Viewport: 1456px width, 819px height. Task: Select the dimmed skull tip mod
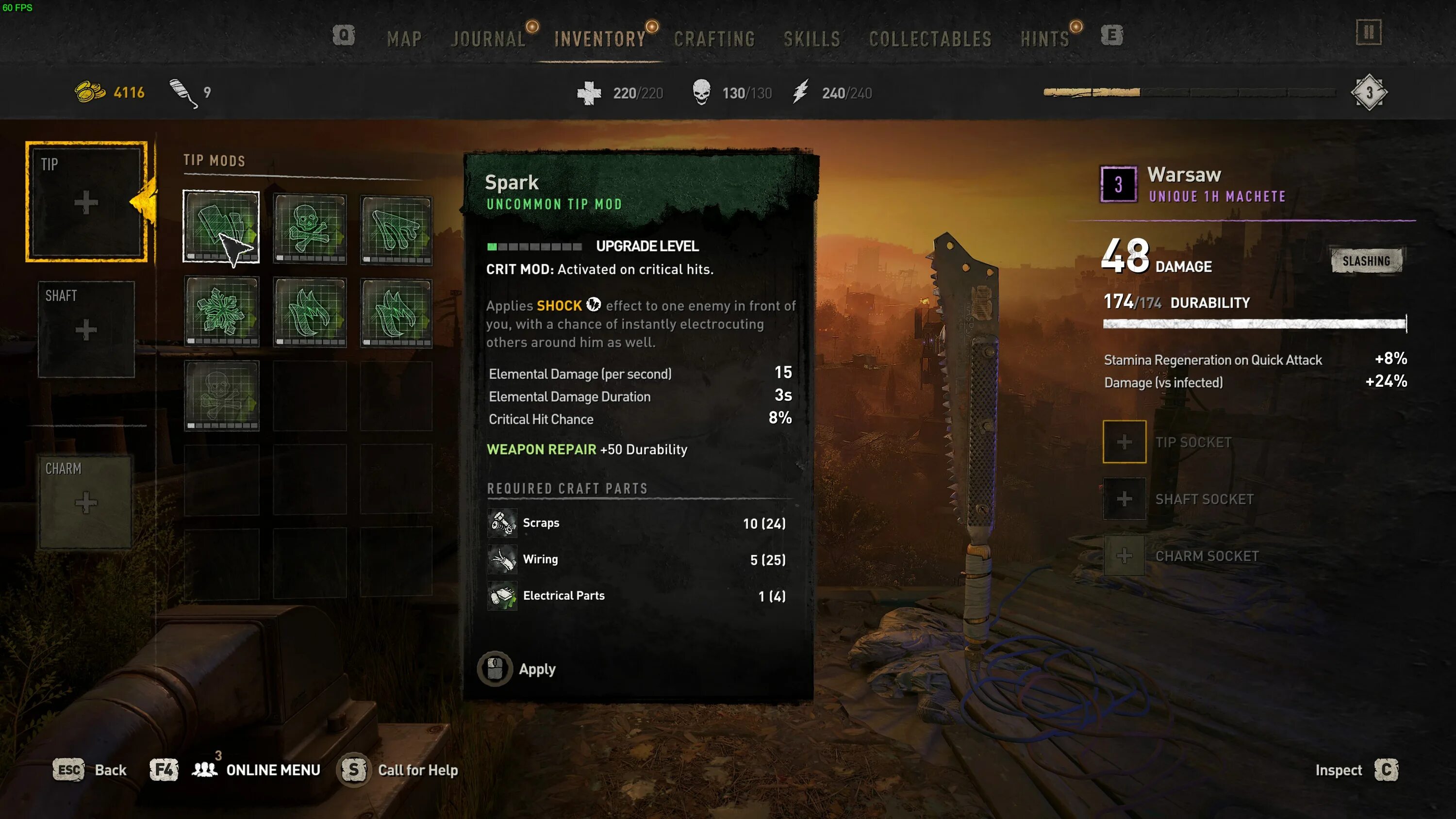pos(221,395)
